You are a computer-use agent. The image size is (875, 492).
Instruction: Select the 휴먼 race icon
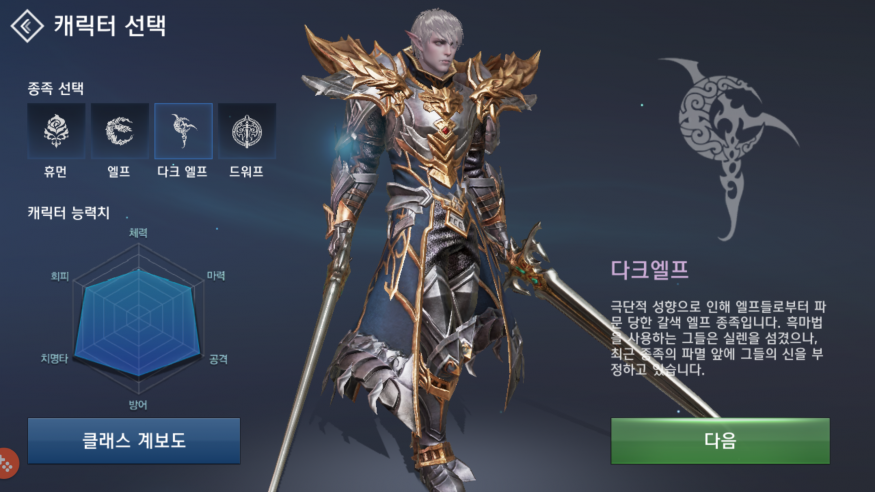coord(56,131)
